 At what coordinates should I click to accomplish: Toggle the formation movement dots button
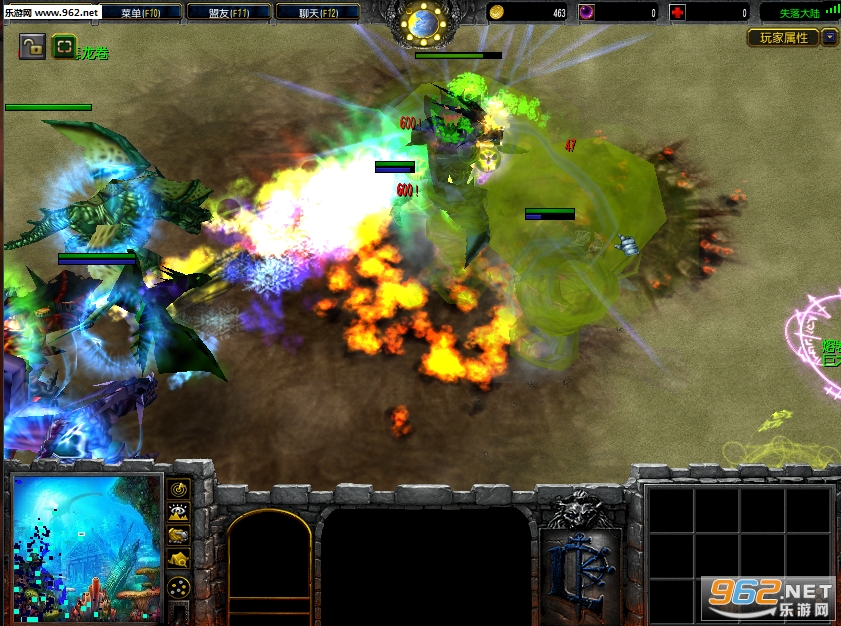[x=179, y=586]
